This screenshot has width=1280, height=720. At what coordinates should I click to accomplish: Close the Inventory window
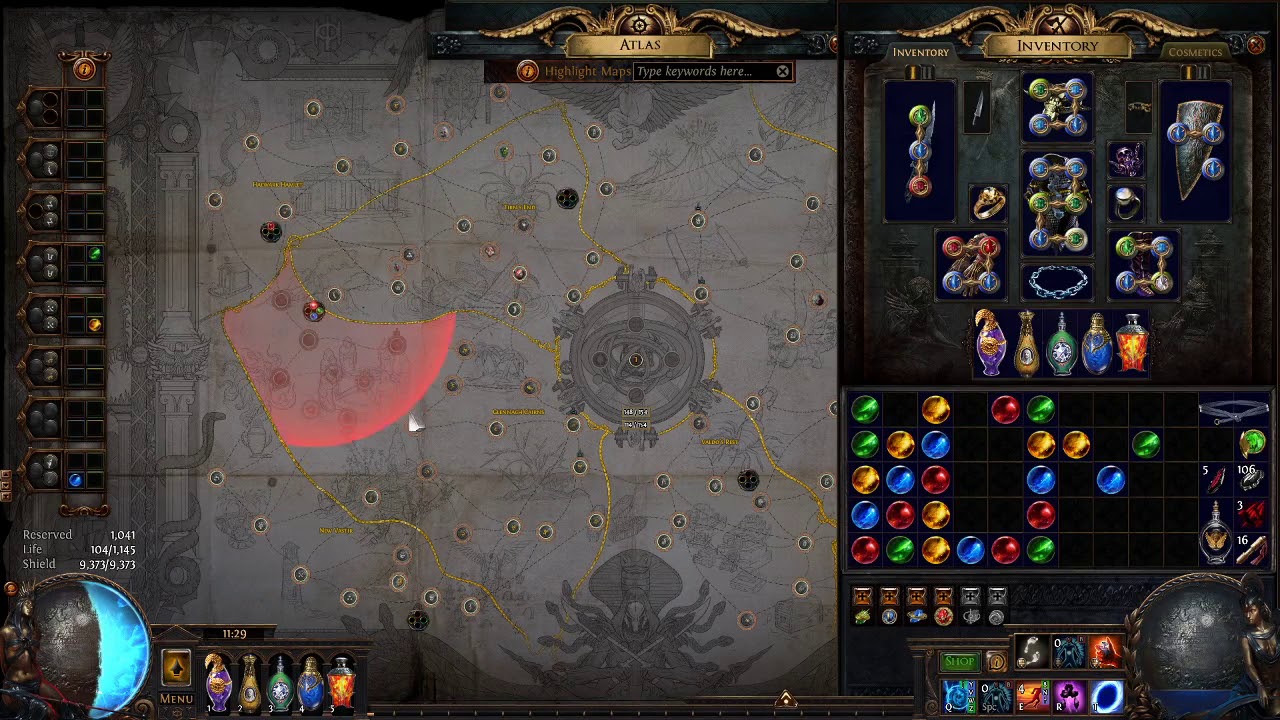point(1256,45)
